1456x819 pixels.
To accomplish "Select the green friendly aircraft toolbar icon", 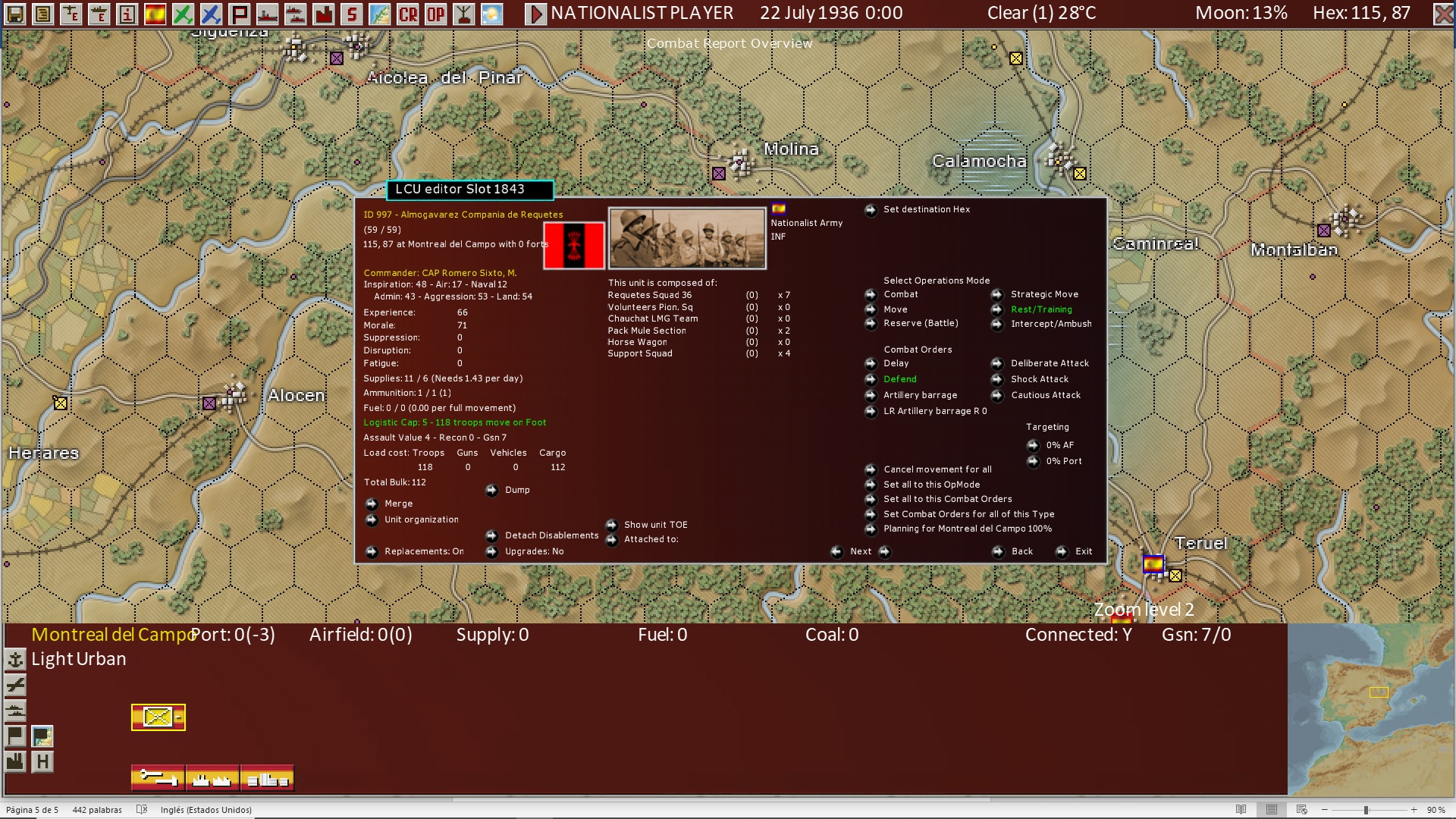I will (183, 13).
